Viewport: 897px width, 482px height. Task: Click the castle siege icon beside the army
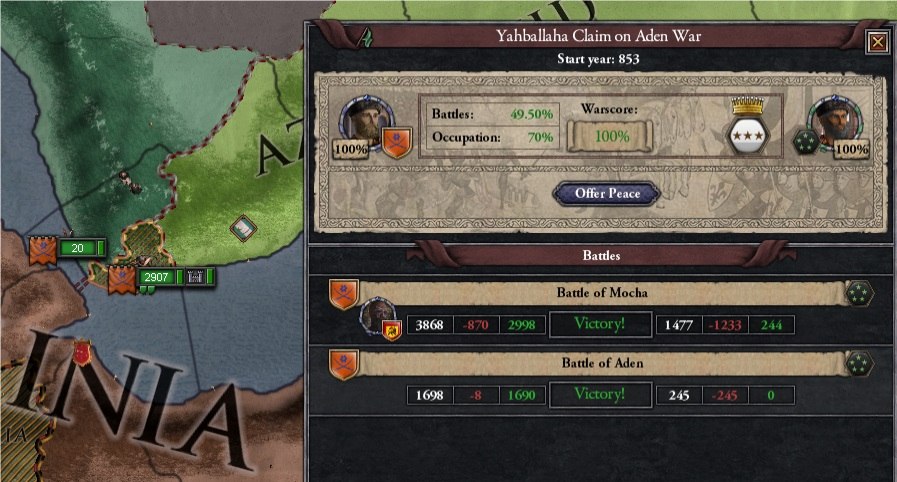pyautogui.click(x=196, y=276)
